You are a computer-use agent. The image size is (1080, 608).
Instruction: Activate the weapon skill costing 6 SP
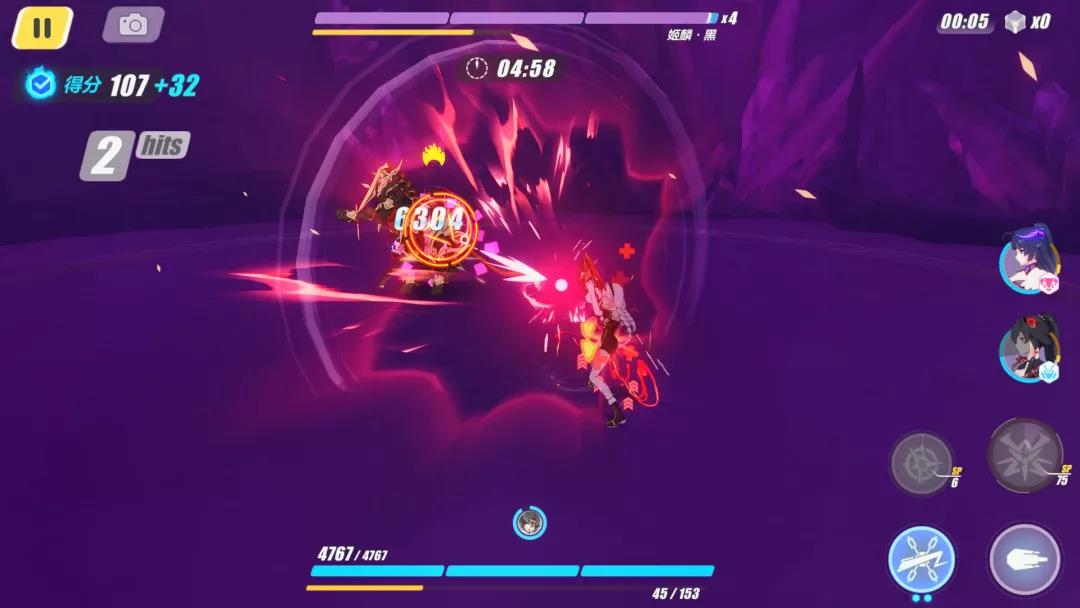coord(921,463)
